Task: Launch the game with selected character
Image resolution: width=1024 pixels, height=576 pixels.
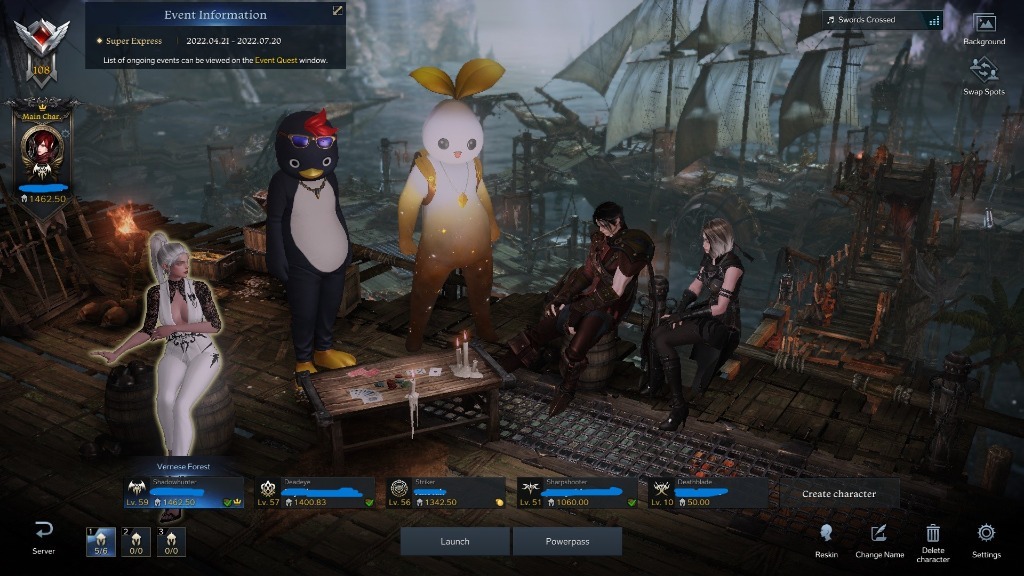Action: 455,541
